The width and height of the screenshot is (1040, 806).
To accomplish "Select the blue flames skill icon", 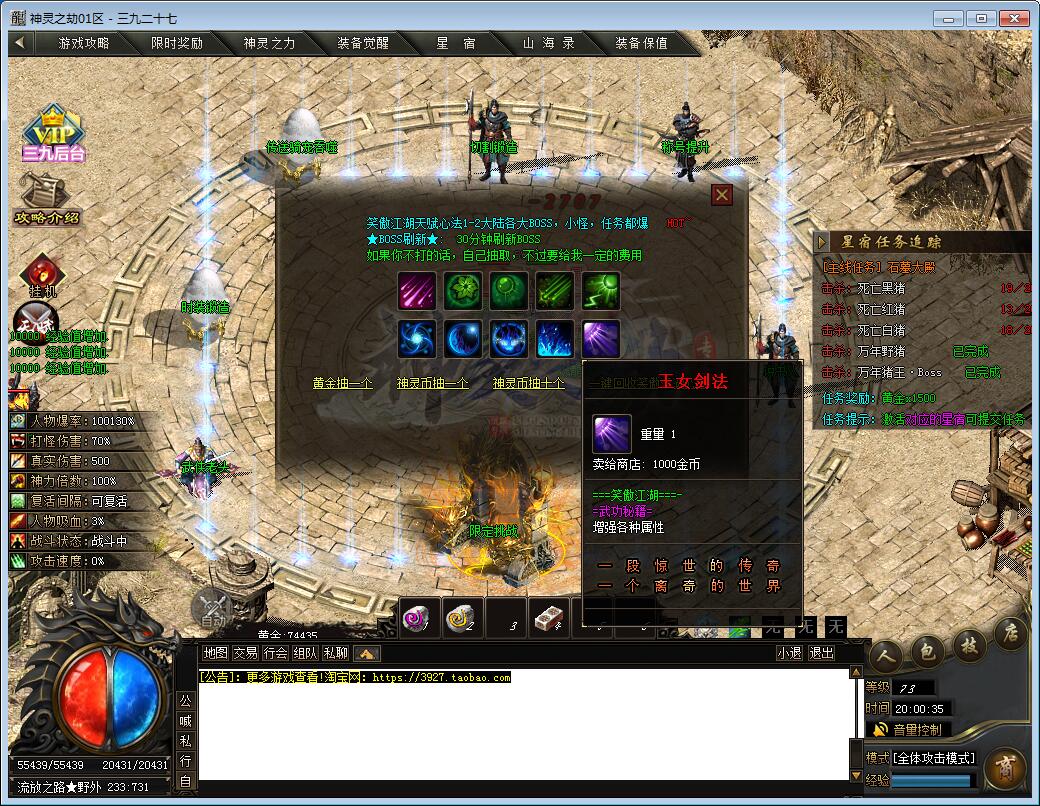I will click(555, 339).
